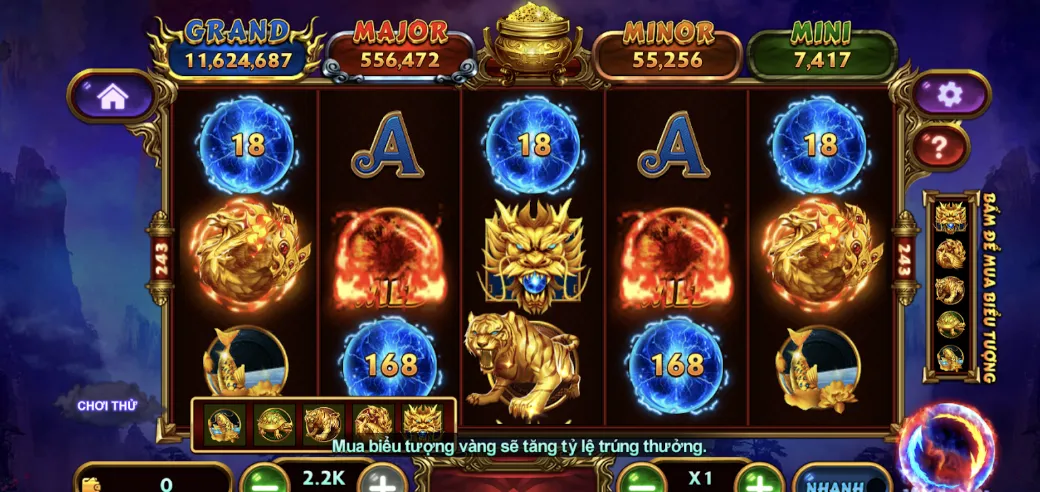Viewport: 1040px width, 492px height.
Task: Open the gear settings menu
Action: coord(949,95)
